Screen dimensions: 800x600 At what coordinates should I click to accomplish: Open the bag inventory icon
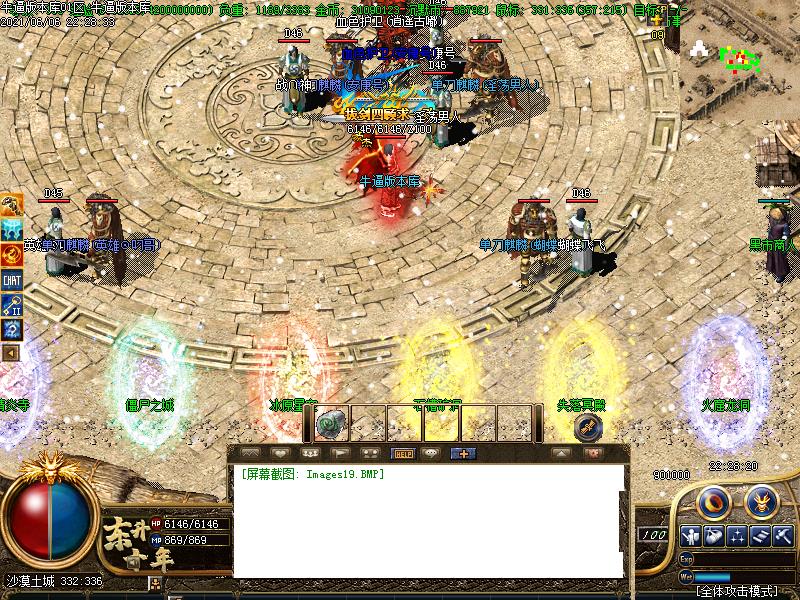coord(714,536)
